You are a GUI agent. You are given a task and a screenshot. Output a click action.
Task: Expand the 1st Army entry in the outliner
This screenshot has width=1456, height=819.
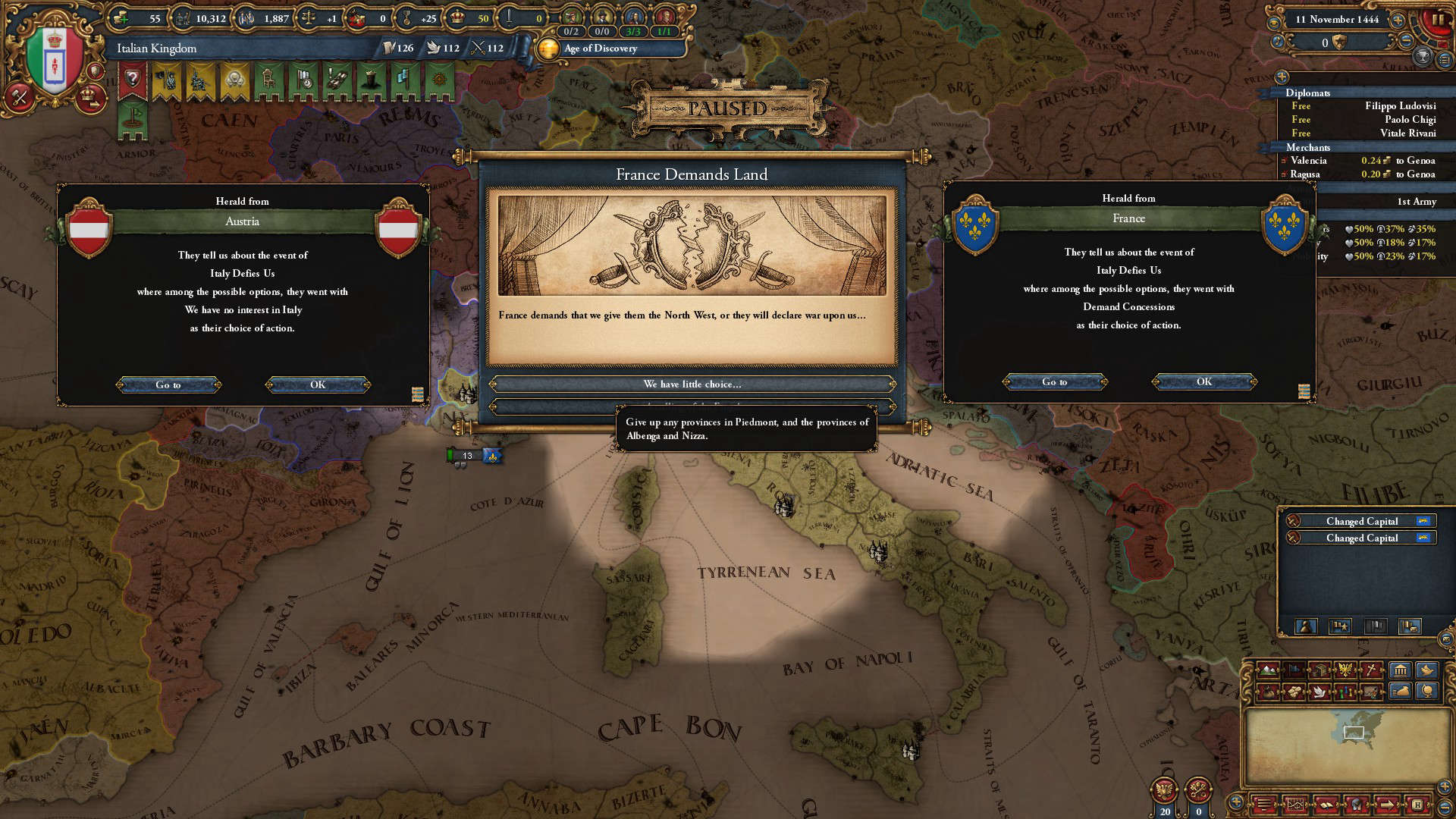1417,202
